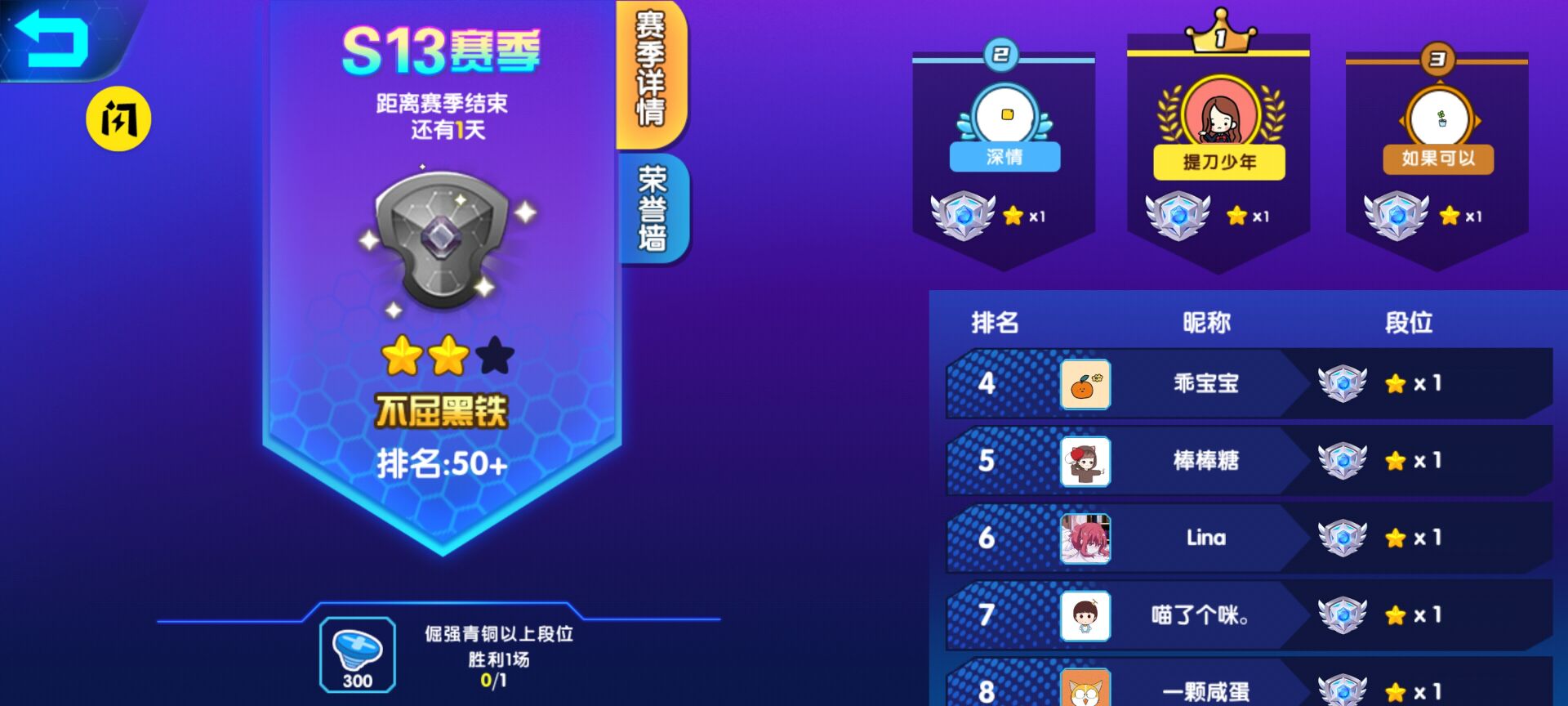This screenshot has width=1568, height=706.
Task: Click the yellow 闪 icon
Action: [x=120, y=118]
